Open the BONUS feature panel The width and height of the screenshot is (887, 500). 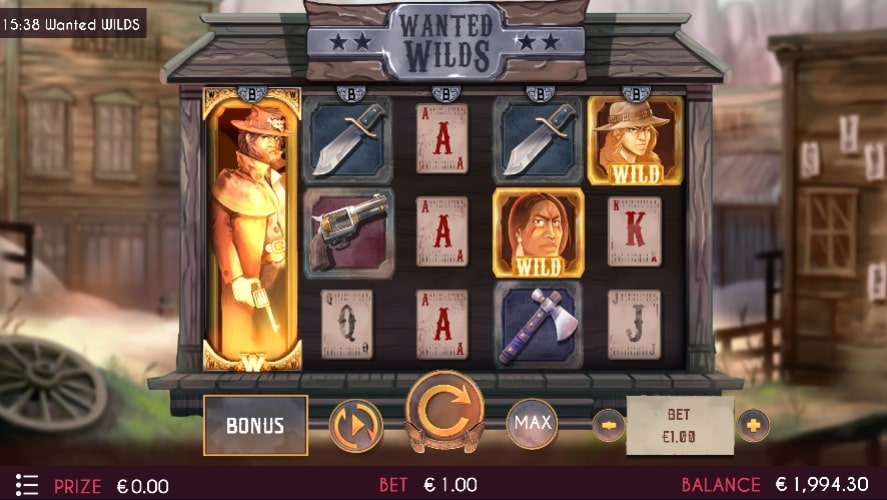click(255, 425)
